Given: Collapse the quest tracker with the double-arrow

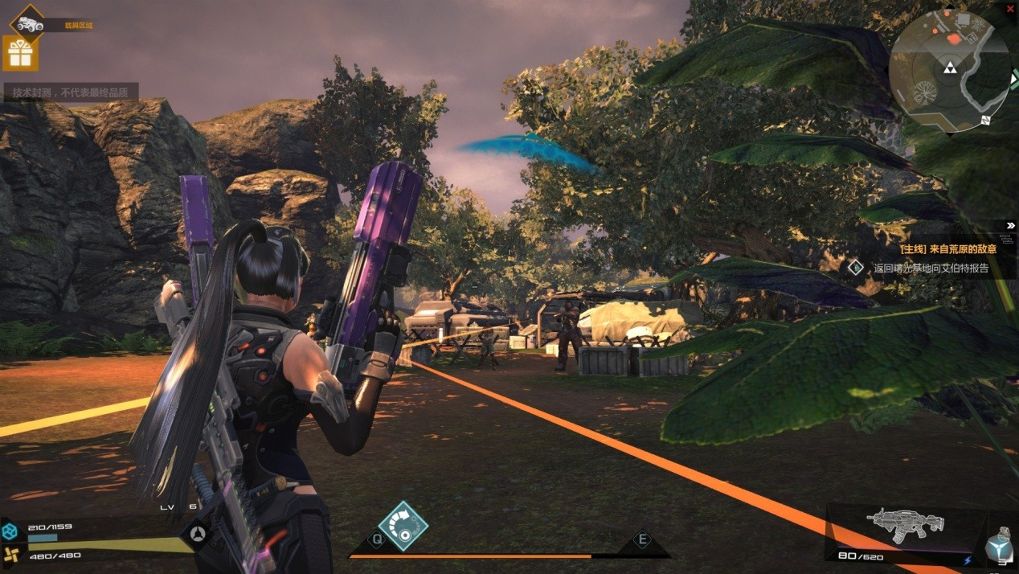Looking at the screenshot, I should click(x=1010, y=226).
